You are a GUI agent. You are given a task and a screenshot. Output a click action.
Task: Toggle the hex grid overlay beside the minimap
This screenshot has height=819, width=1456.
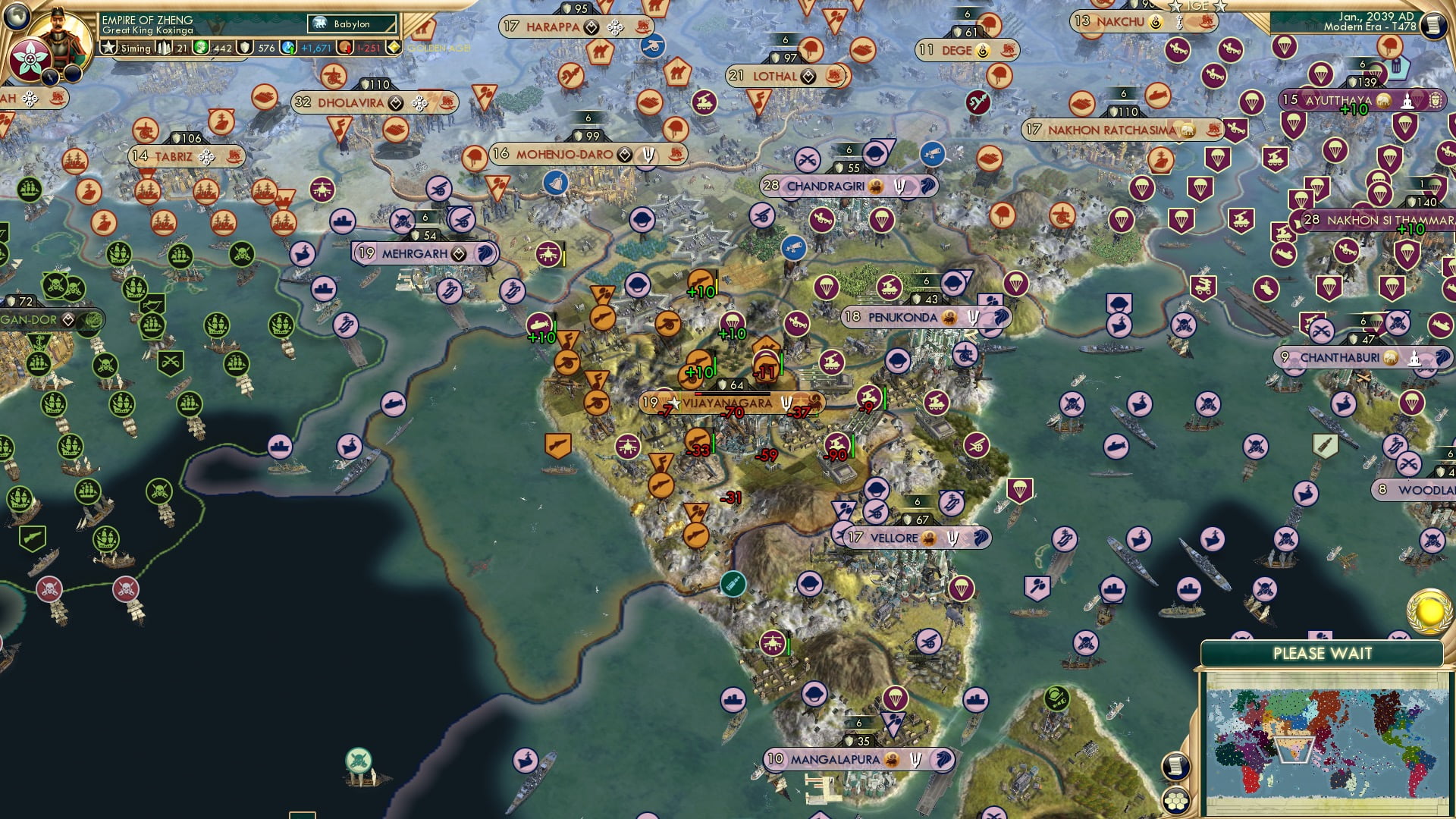click(1175, 802)
